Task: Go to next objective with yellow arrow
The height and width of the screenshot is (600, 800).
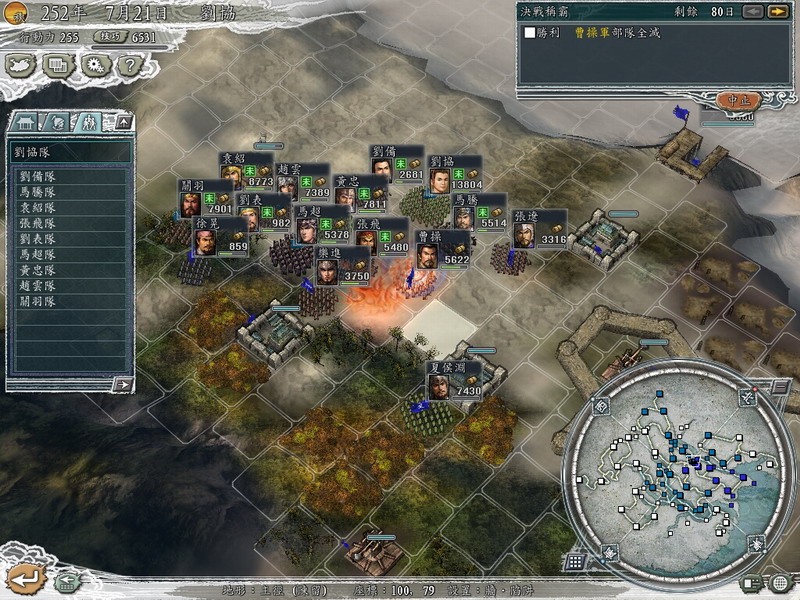Action: click(x=776, y=11)
